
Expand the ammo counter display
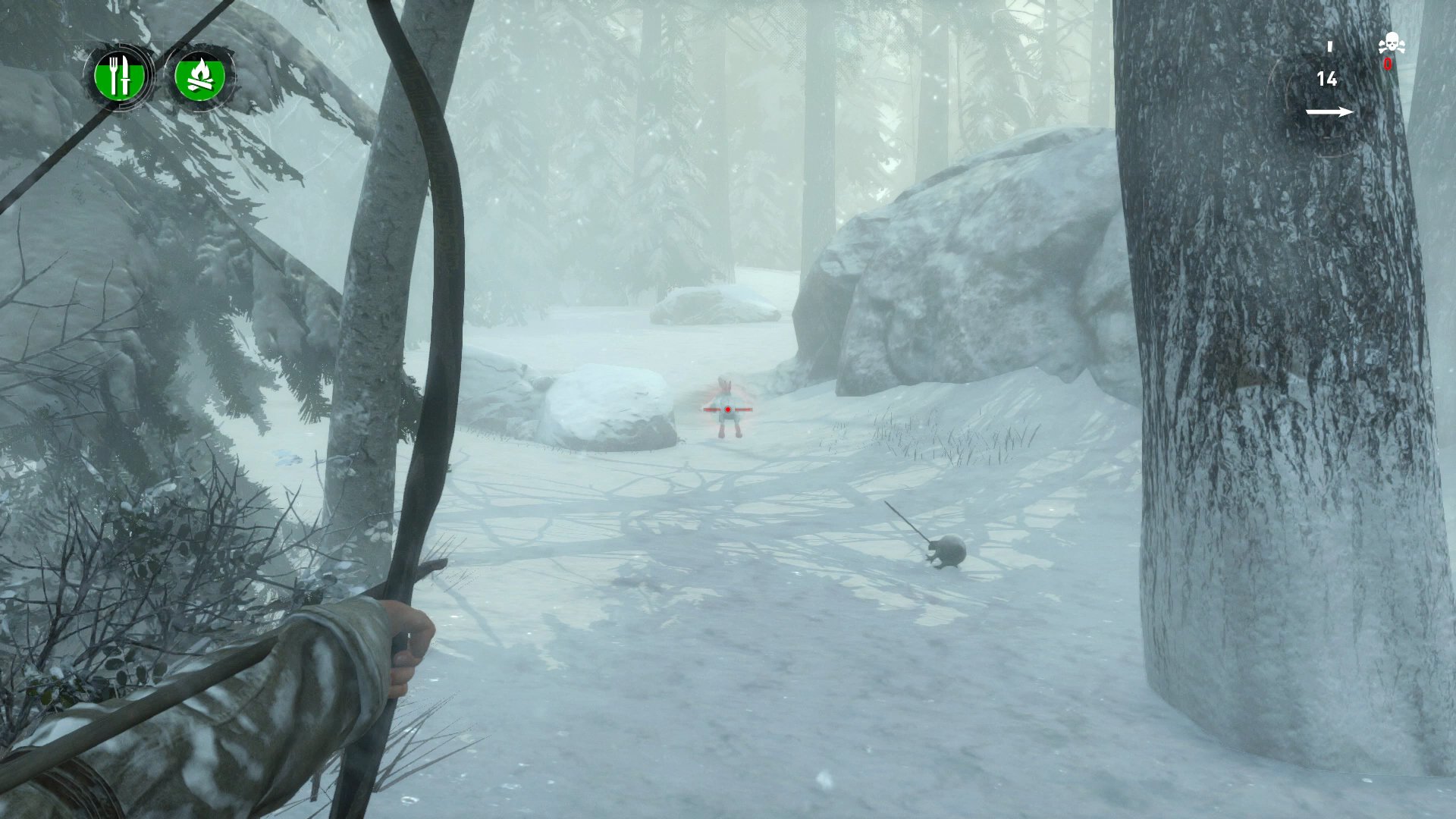1328,79
